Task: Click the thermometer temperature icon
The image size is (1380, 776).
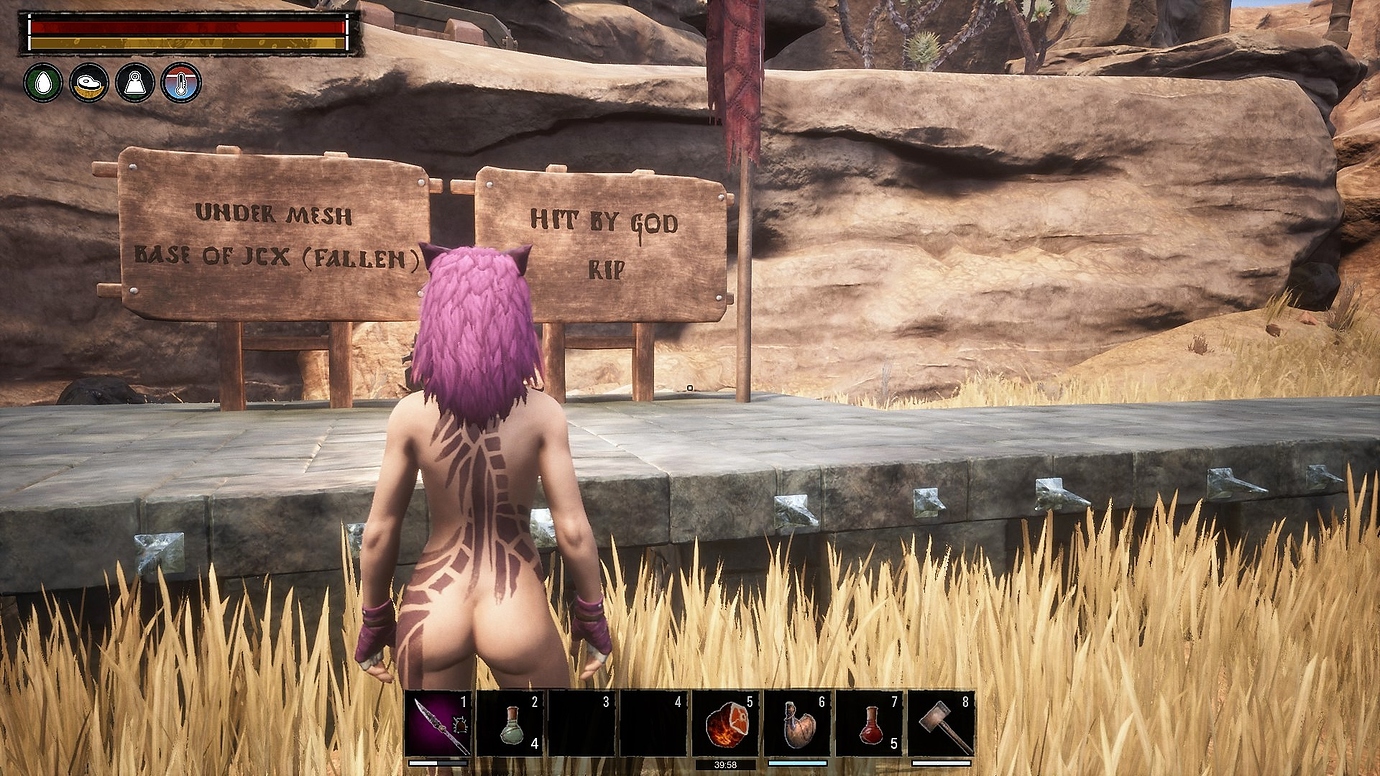Action: (181, 82)
